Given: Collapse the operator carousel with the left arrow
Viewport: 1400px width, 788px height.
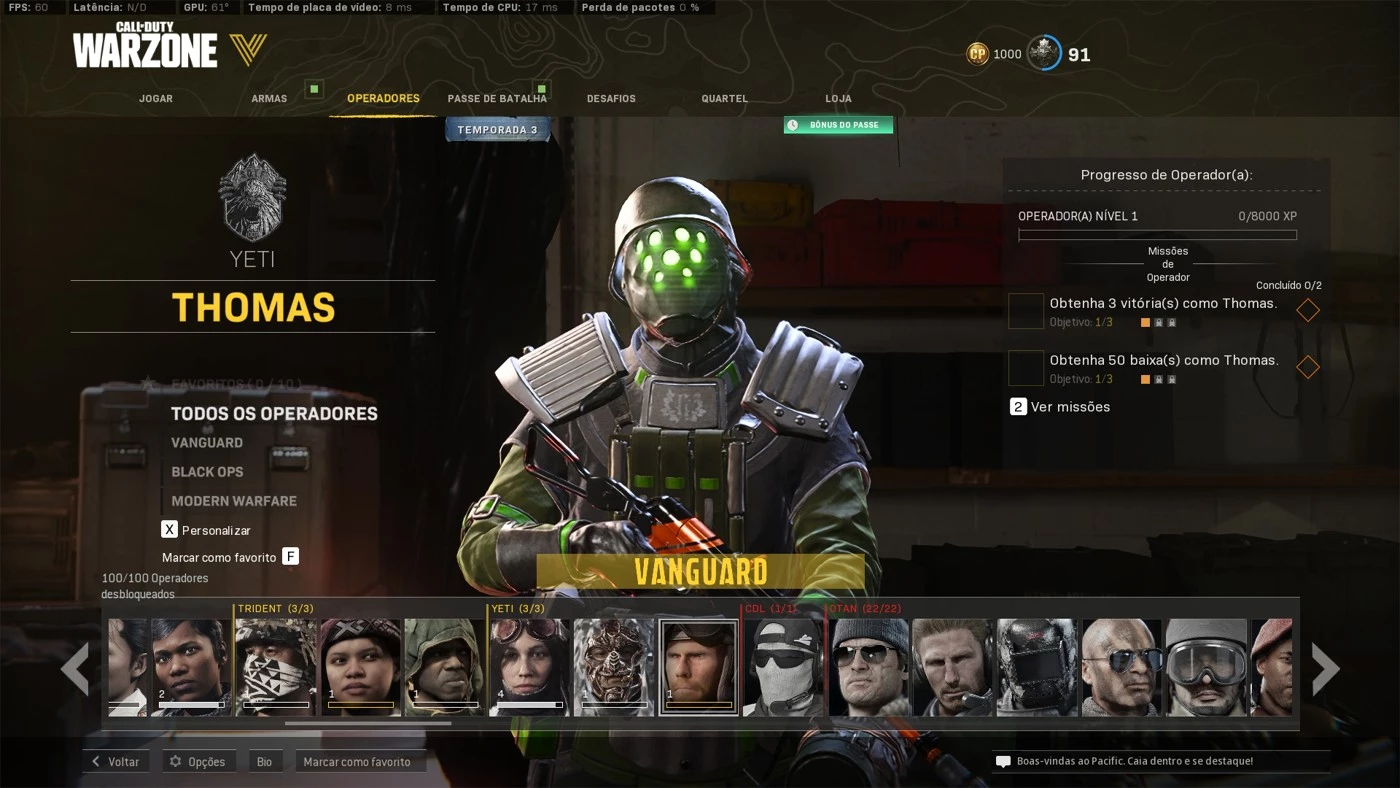Looking at the screenshot, I should (74, 668).
